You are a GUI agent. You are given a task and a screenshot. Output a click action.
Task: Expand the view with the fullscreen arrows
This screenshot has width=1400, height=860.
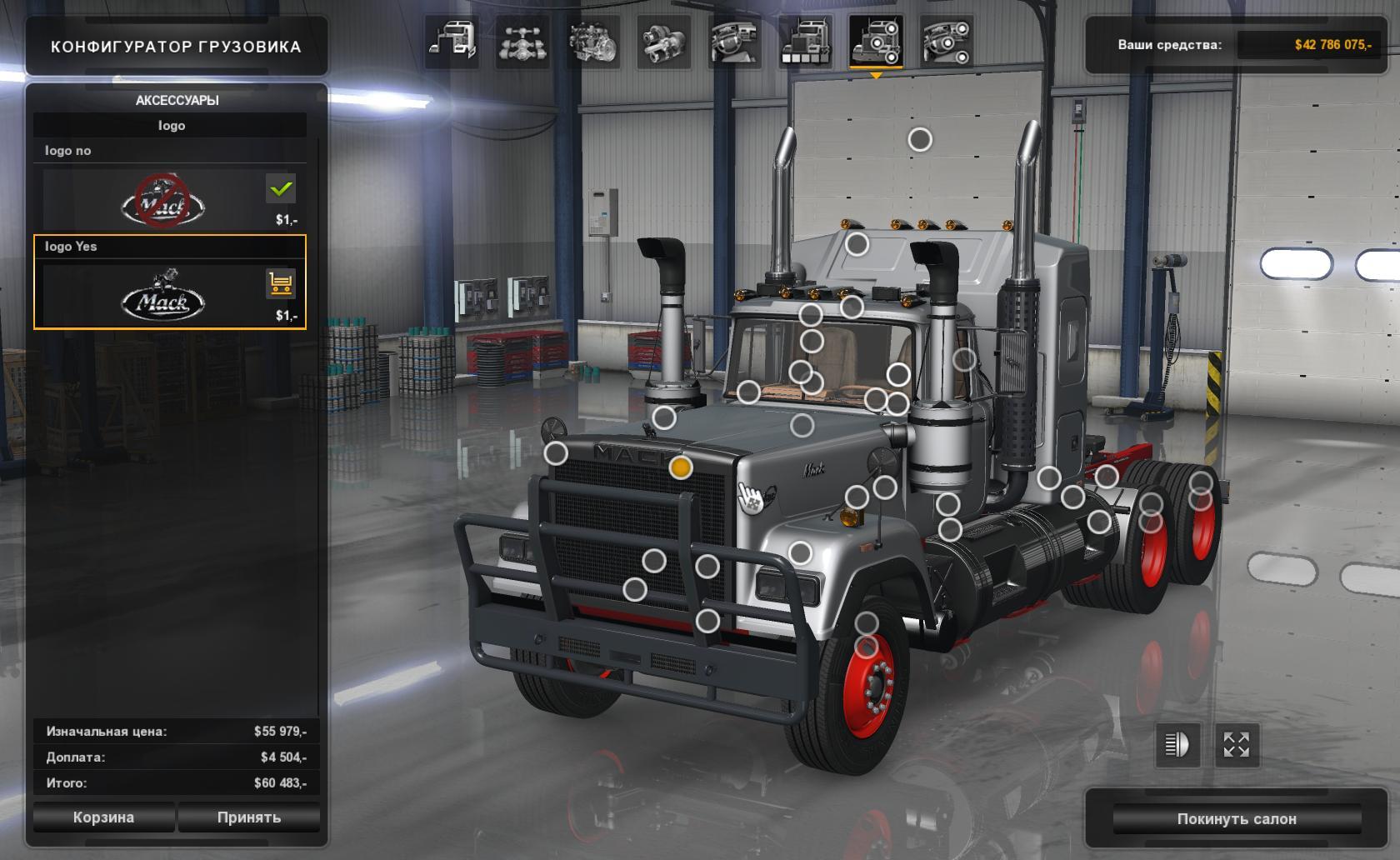click(x=1237, y=744)
